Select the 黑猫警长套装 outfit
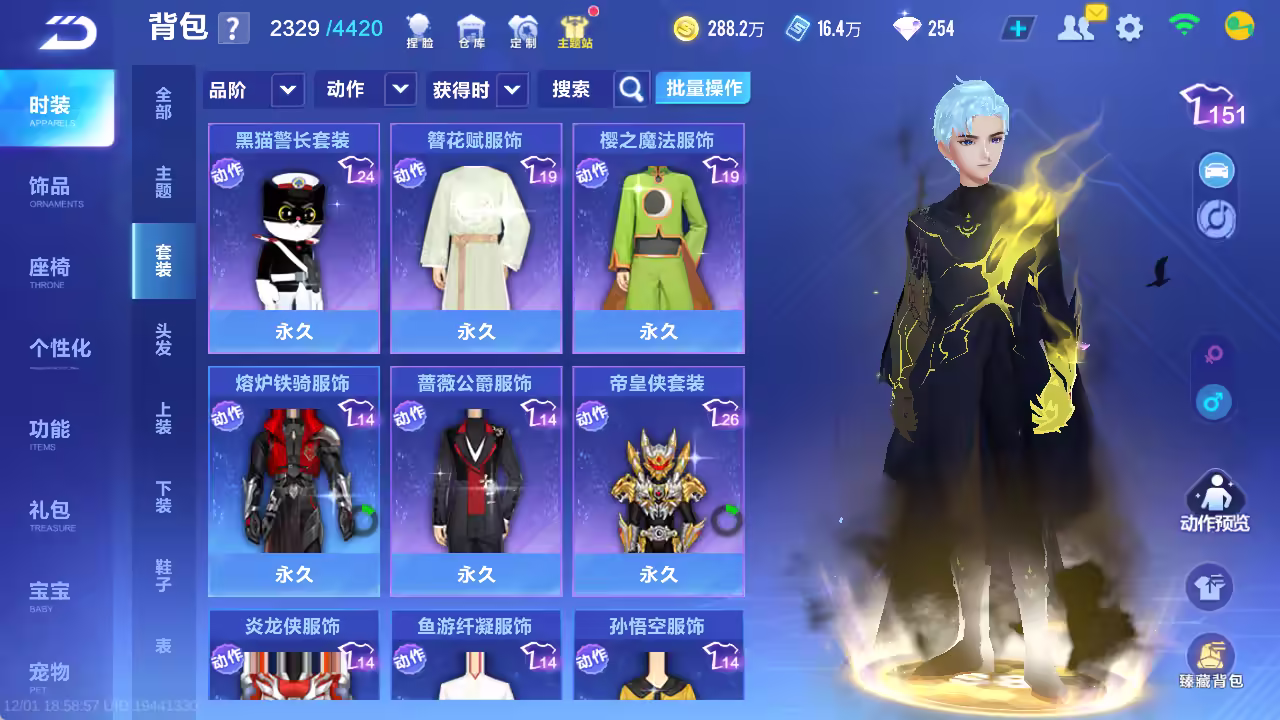Screen dimensions: 1280x720 click(294, 238)
